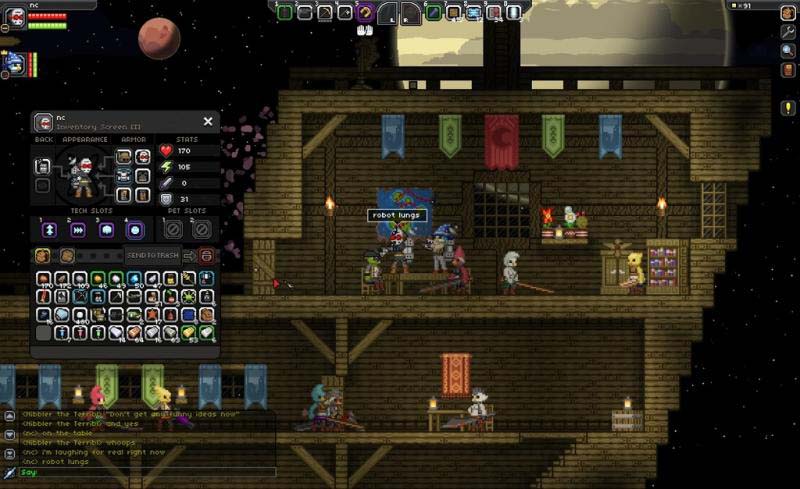This screenshot has height=489, width=800.
Task: Select tech slot 4 in the inventory
Action: coord(135,230)
